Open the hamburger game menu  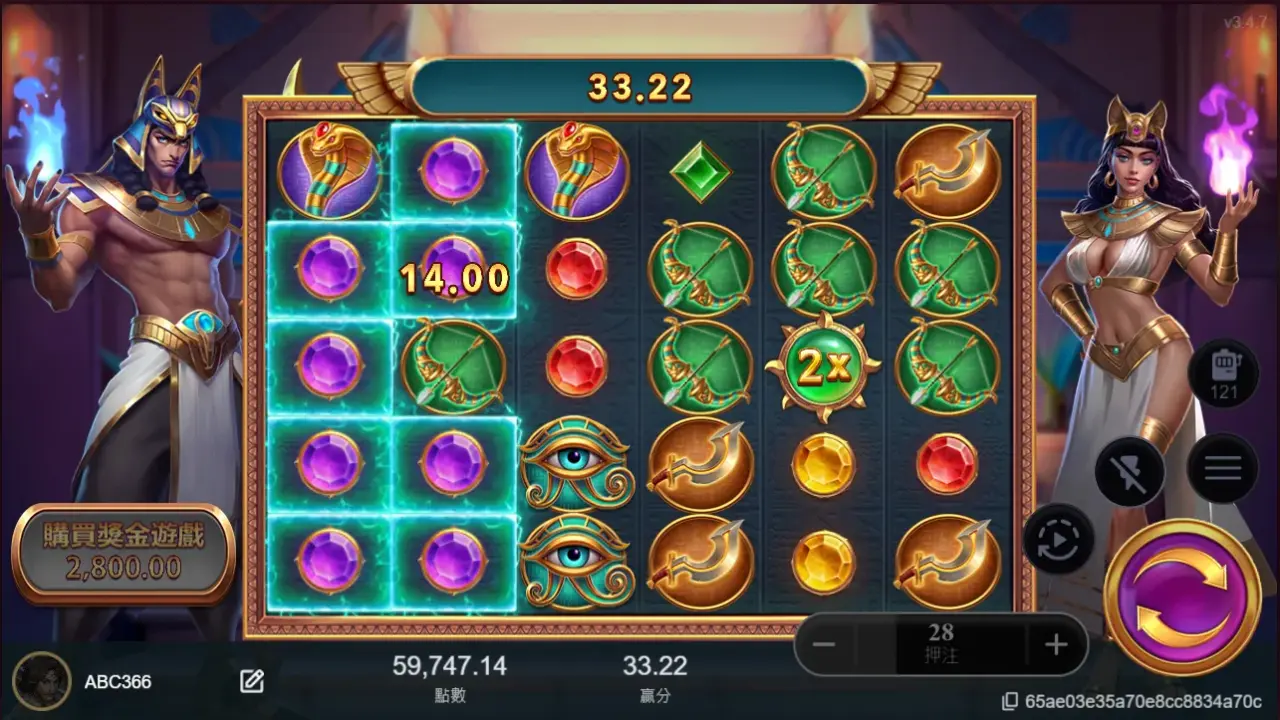point(1222,468)
